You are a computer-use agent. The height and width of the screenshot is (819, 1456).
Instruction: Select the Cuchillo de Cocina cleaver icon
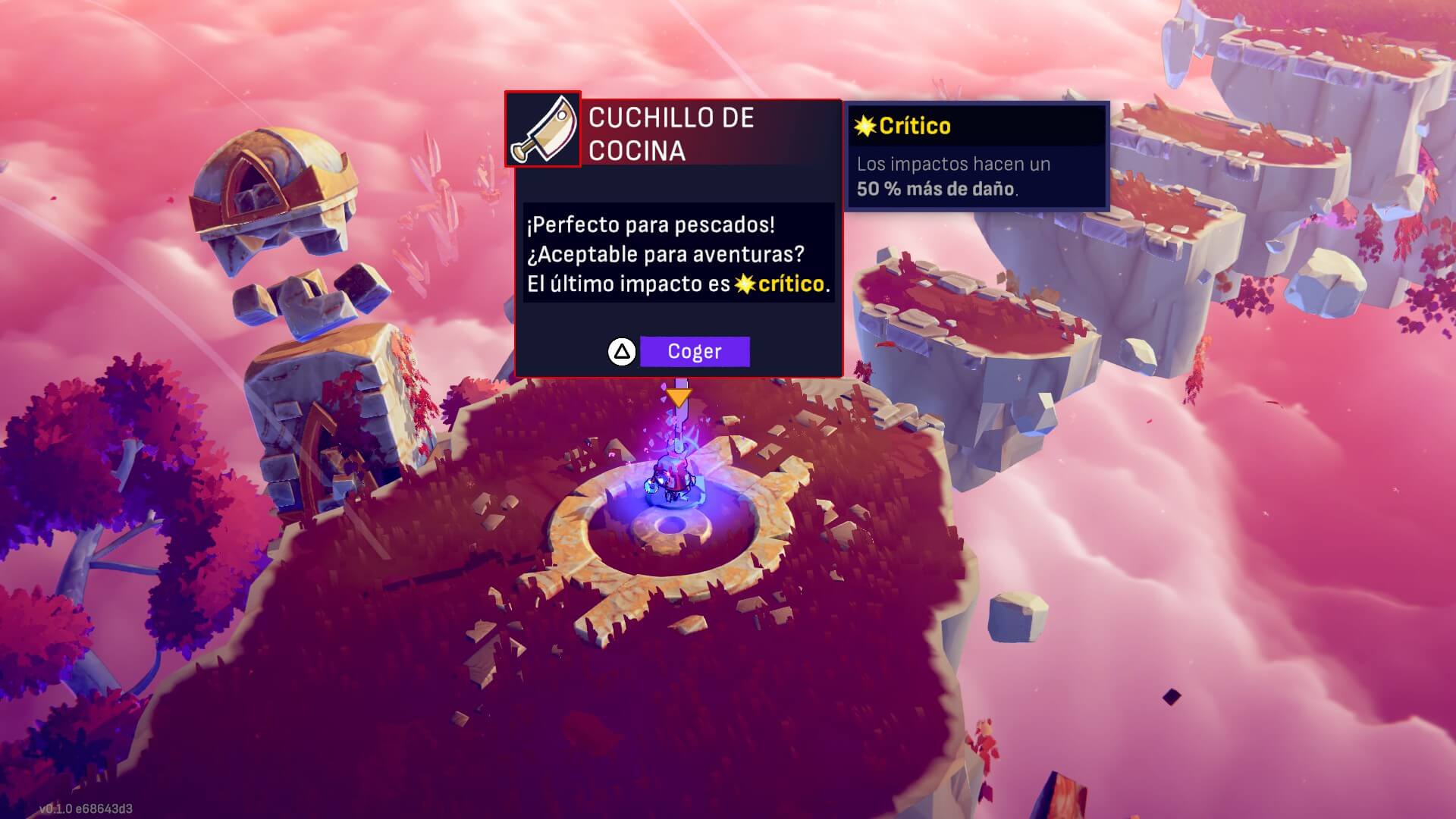tap(543, 130)
